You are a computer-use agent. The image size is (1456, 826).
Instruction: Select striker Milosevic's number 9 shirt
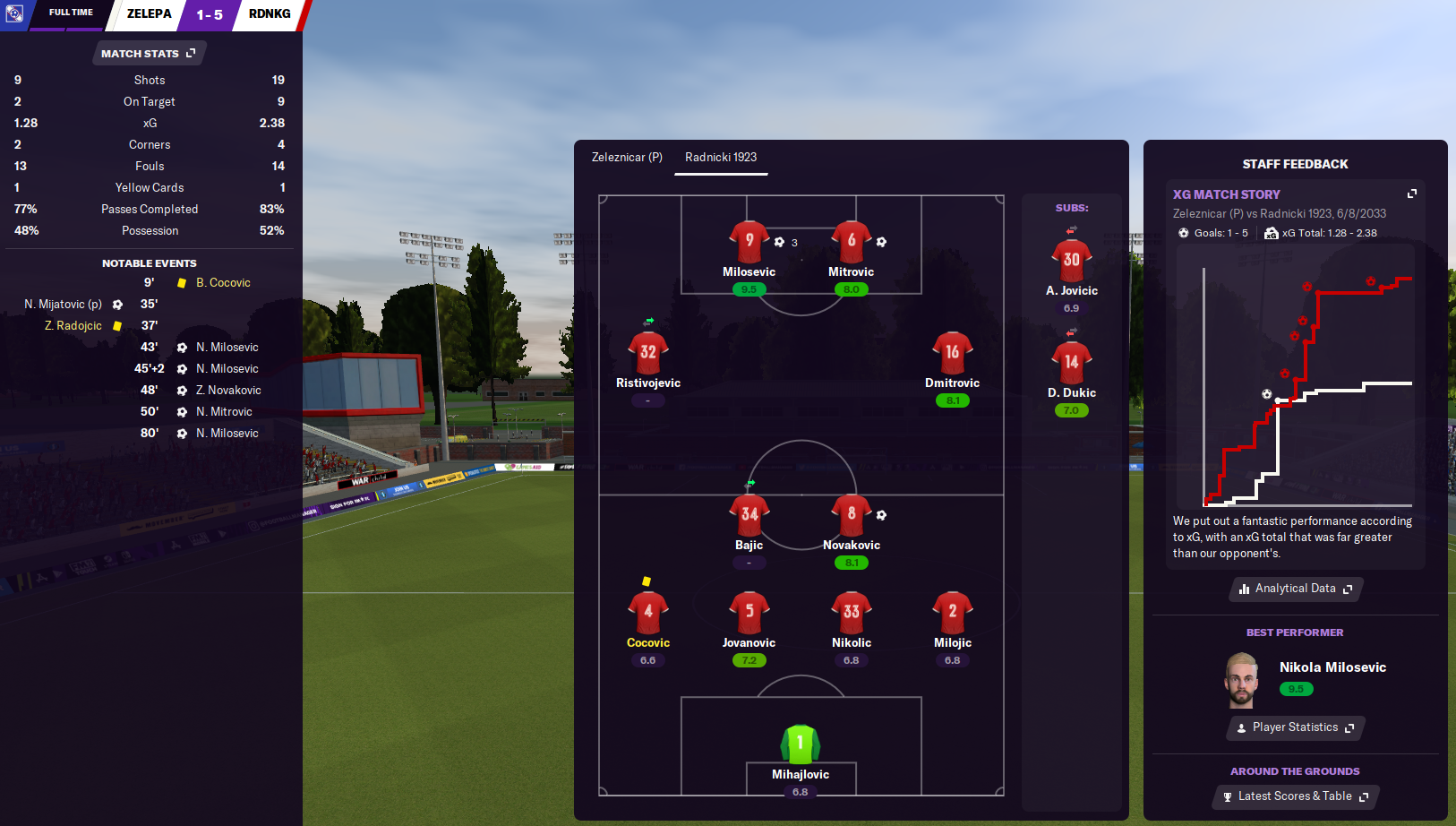pos(749,242)
